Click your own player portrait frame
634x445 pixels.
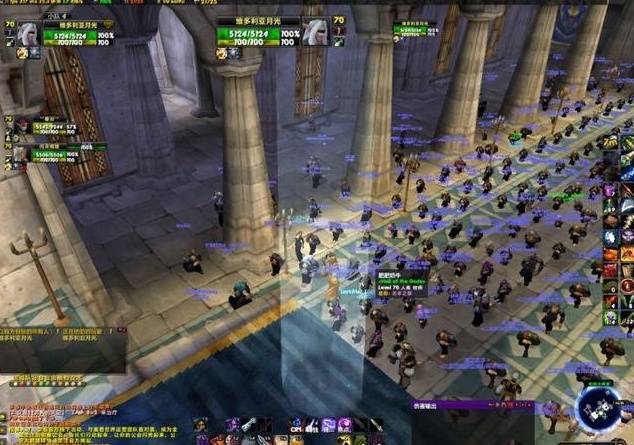(27, 33)
